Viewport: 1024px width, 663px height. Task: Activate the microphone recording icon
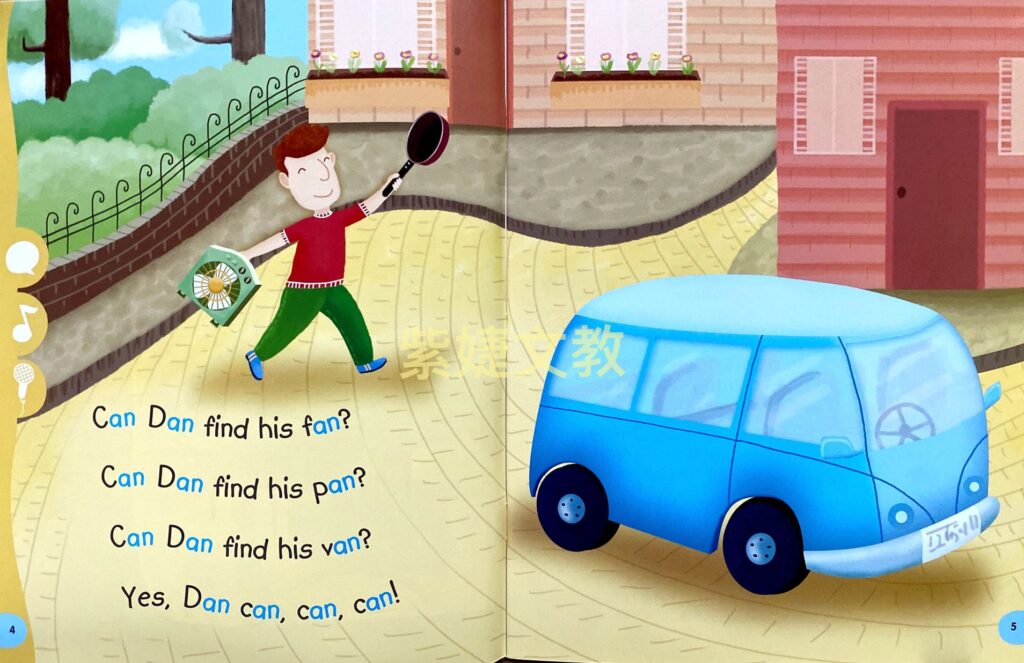point(23,382)
